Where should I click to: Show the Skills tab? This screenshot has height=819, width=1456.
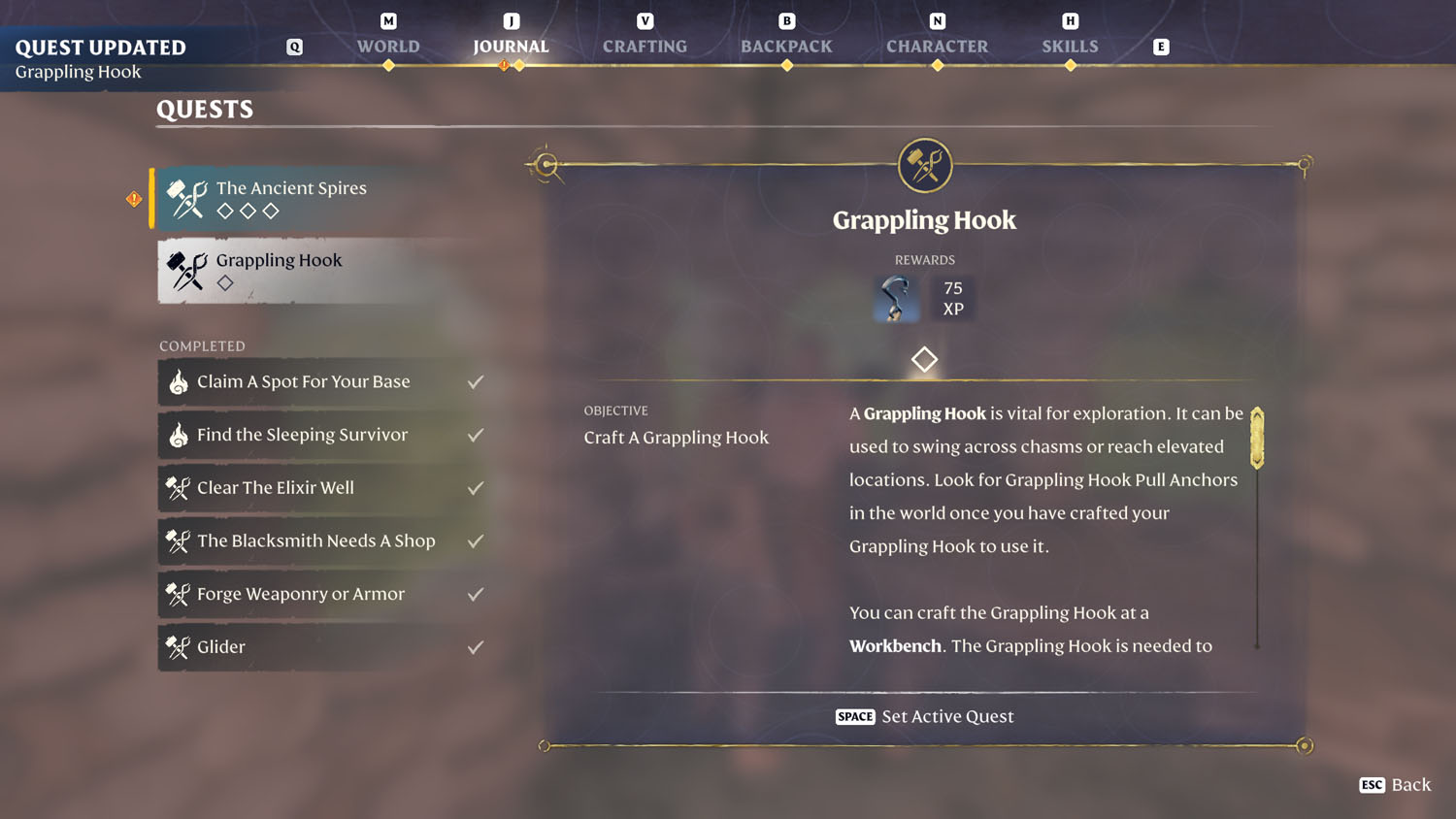pyautogui.click(x=1070, y=46)
